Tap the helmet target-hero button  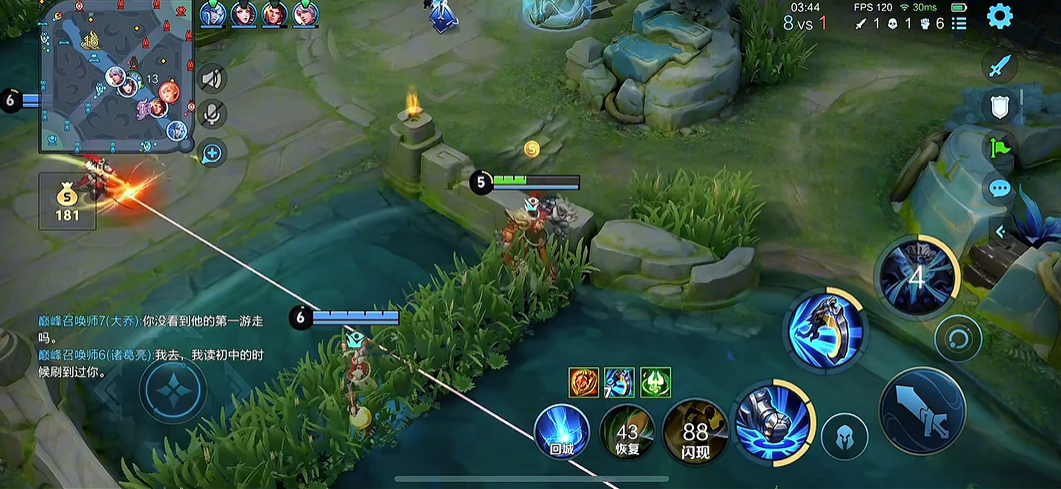844,438
